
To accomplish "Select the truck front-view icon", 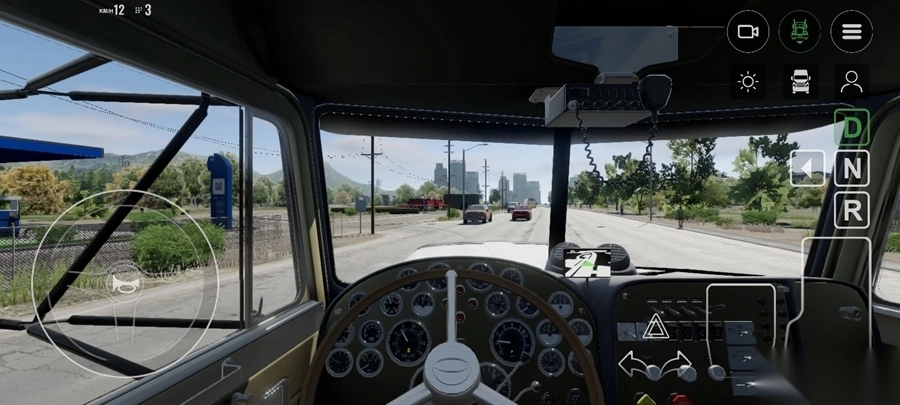I will [x=800, y=82].
